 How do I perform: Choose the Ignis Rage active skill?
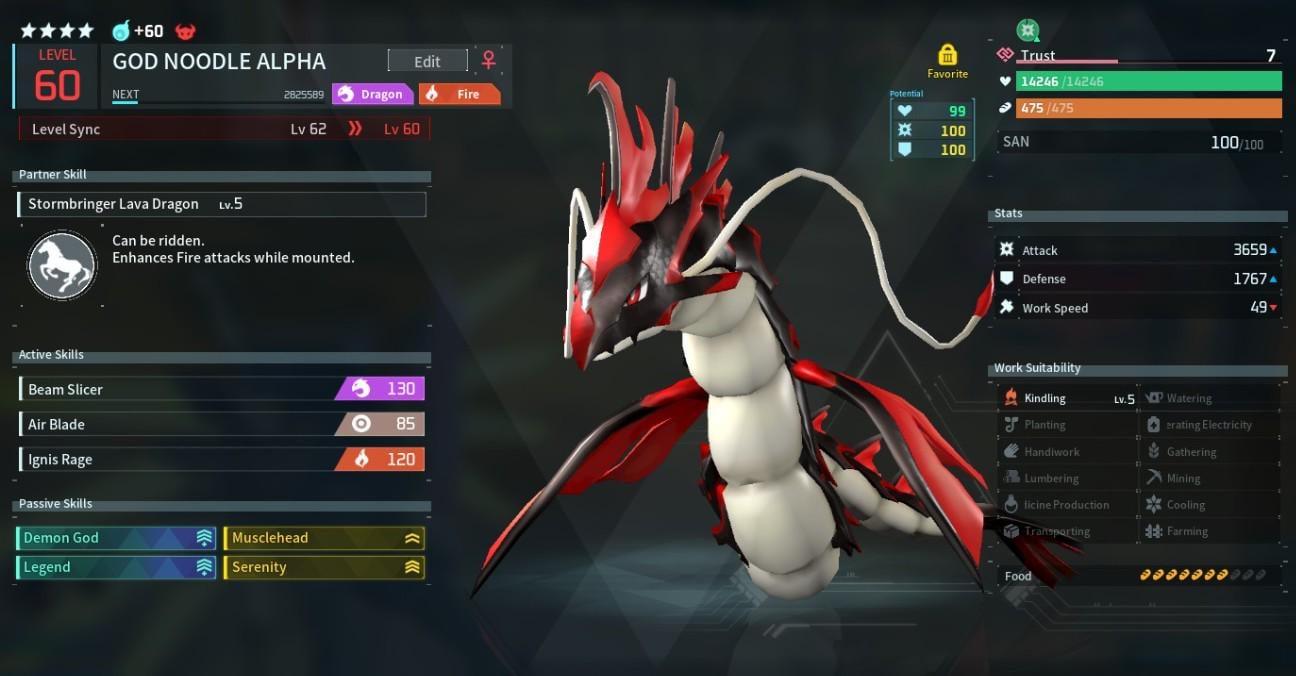pyautogui.click(x=221, y=459)
